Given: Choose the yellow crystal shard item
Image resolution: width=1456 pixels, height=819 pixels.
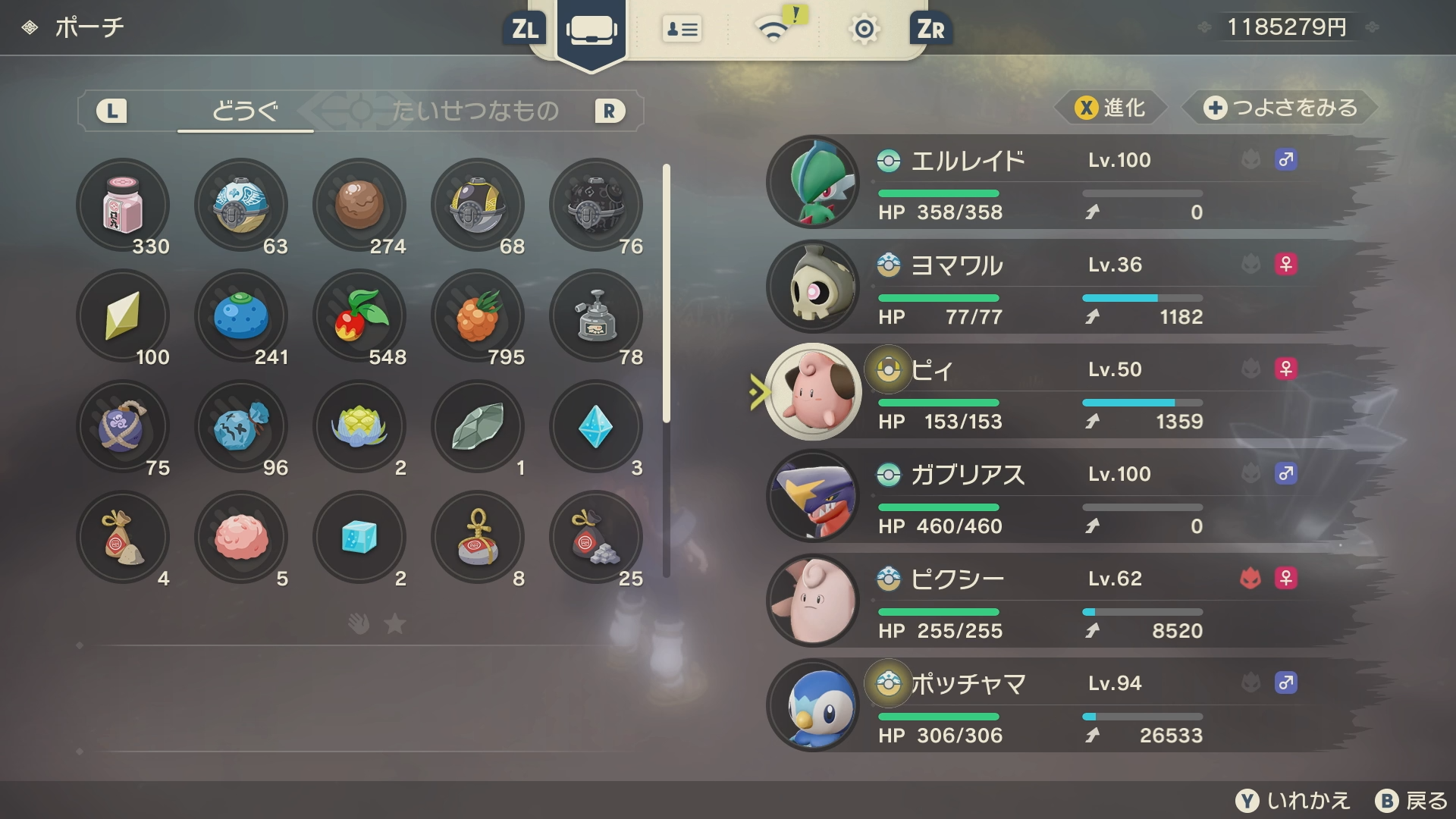Looking at the screenshot, I should [x=123, y=315].
